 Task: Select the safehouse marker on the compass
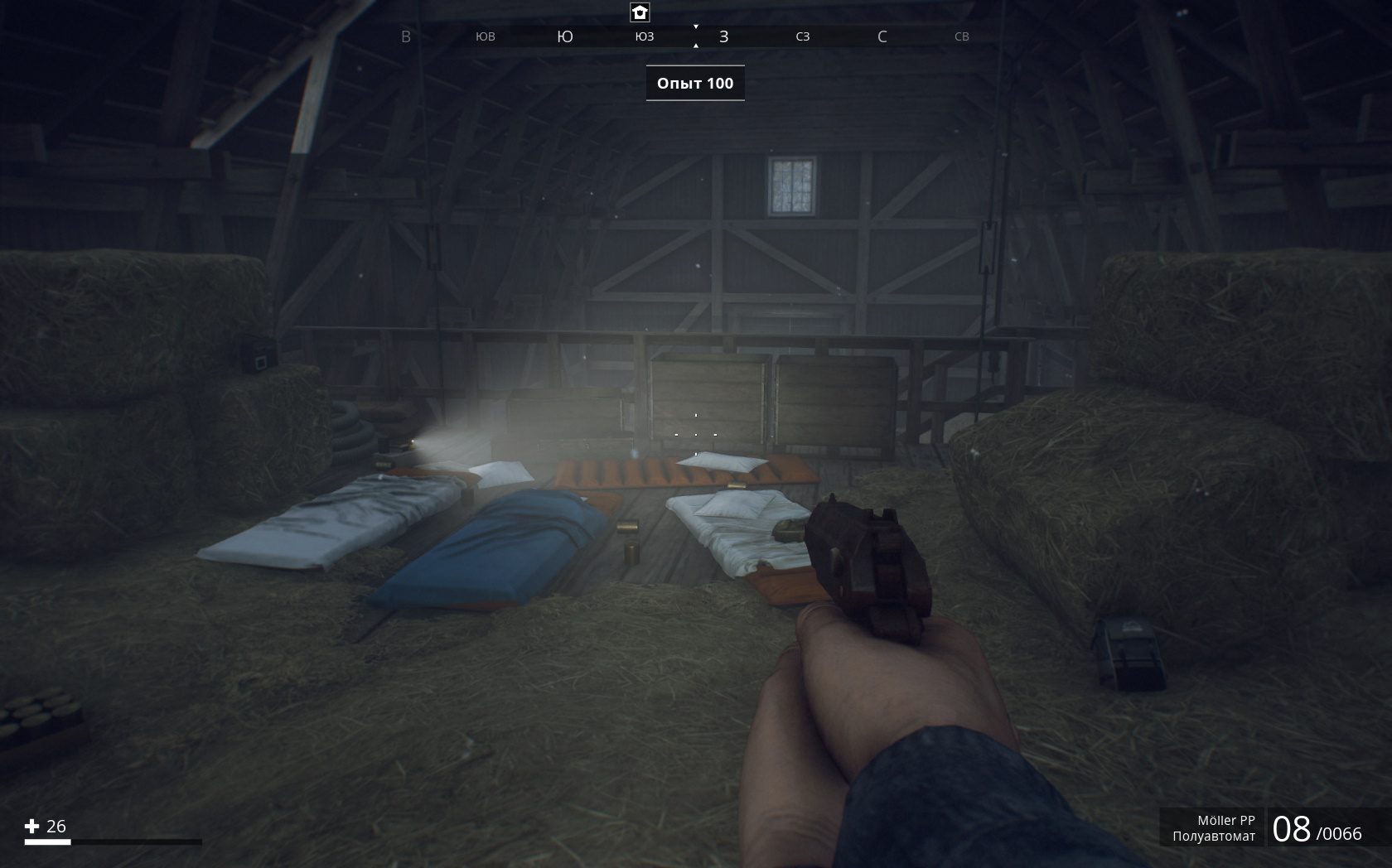640,12
